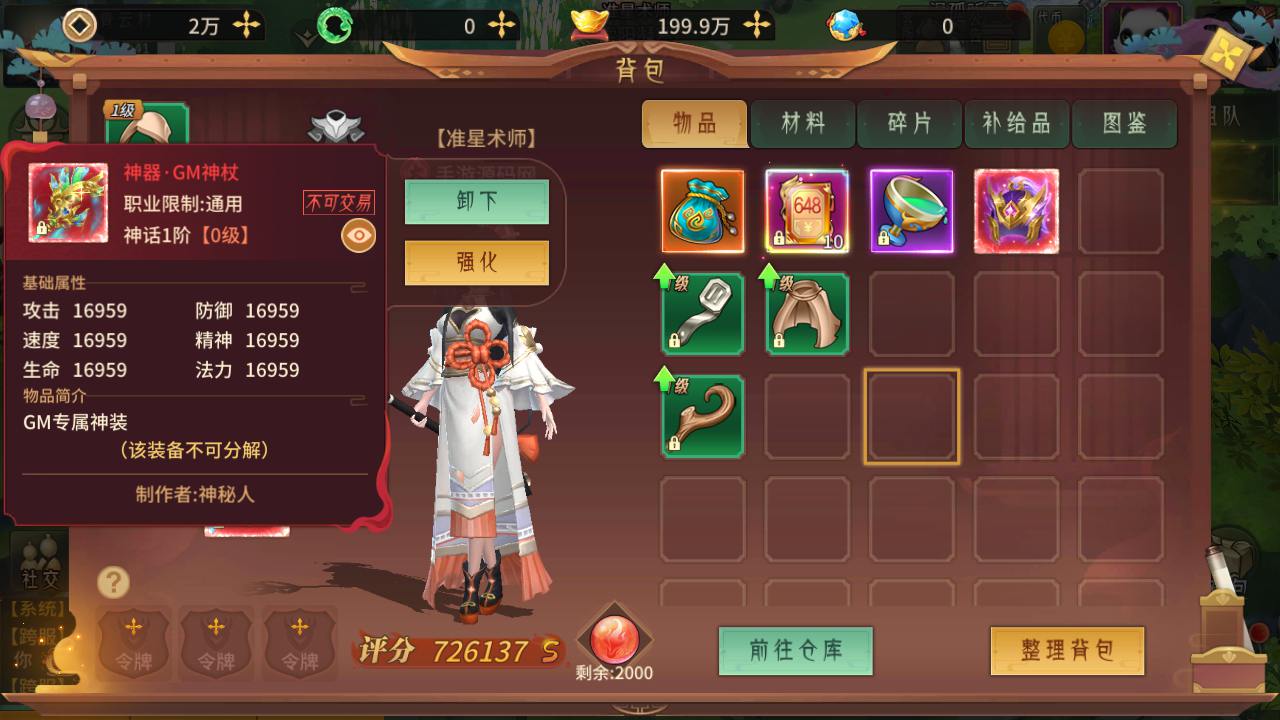Open the 碎片 fragments tab
The height and width of the screenshot is (720, 1280).
910,124
